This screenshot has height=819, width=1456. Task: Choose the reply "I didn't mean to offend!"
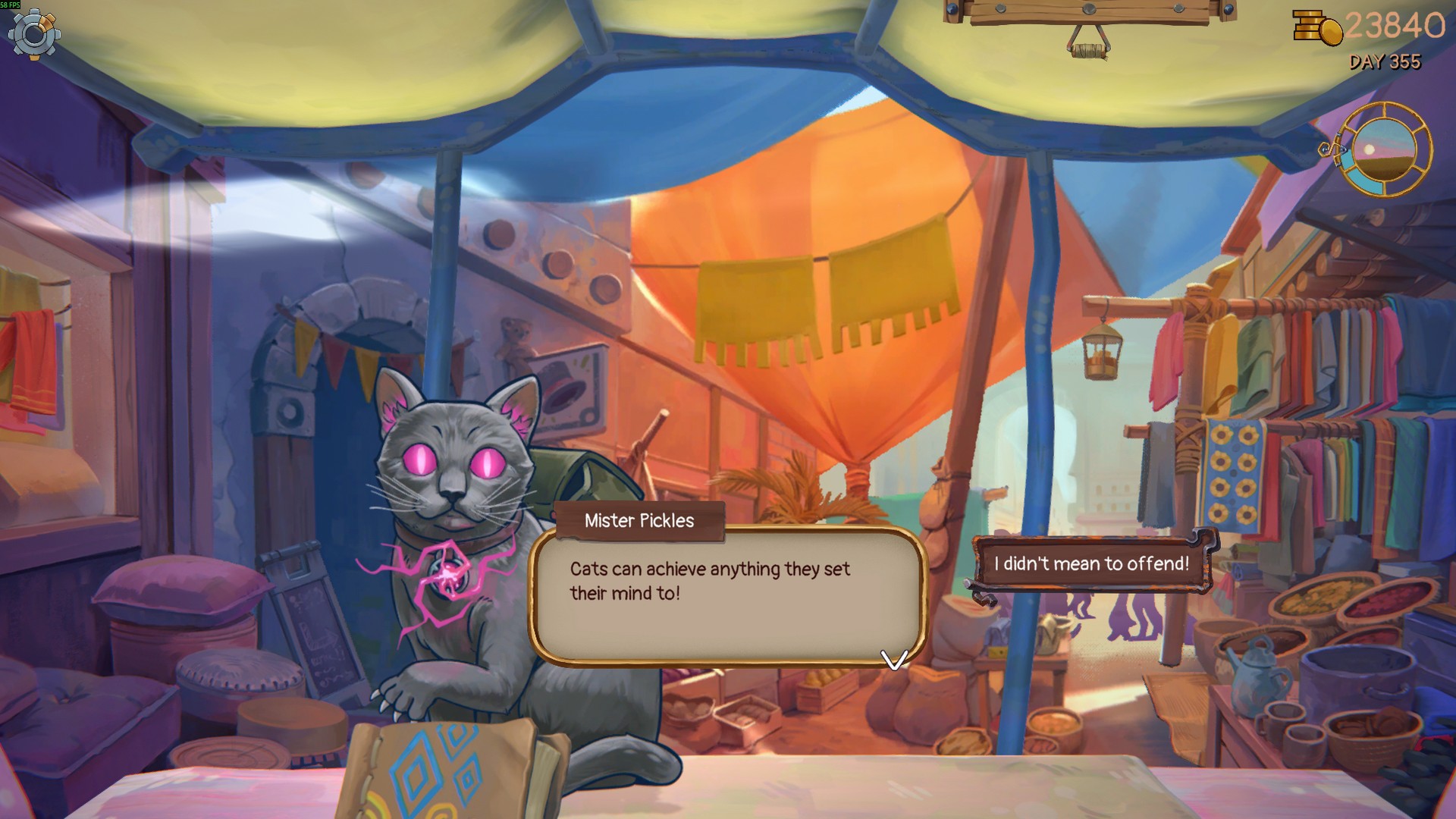pyautogui.click(x=1091, y=564)
